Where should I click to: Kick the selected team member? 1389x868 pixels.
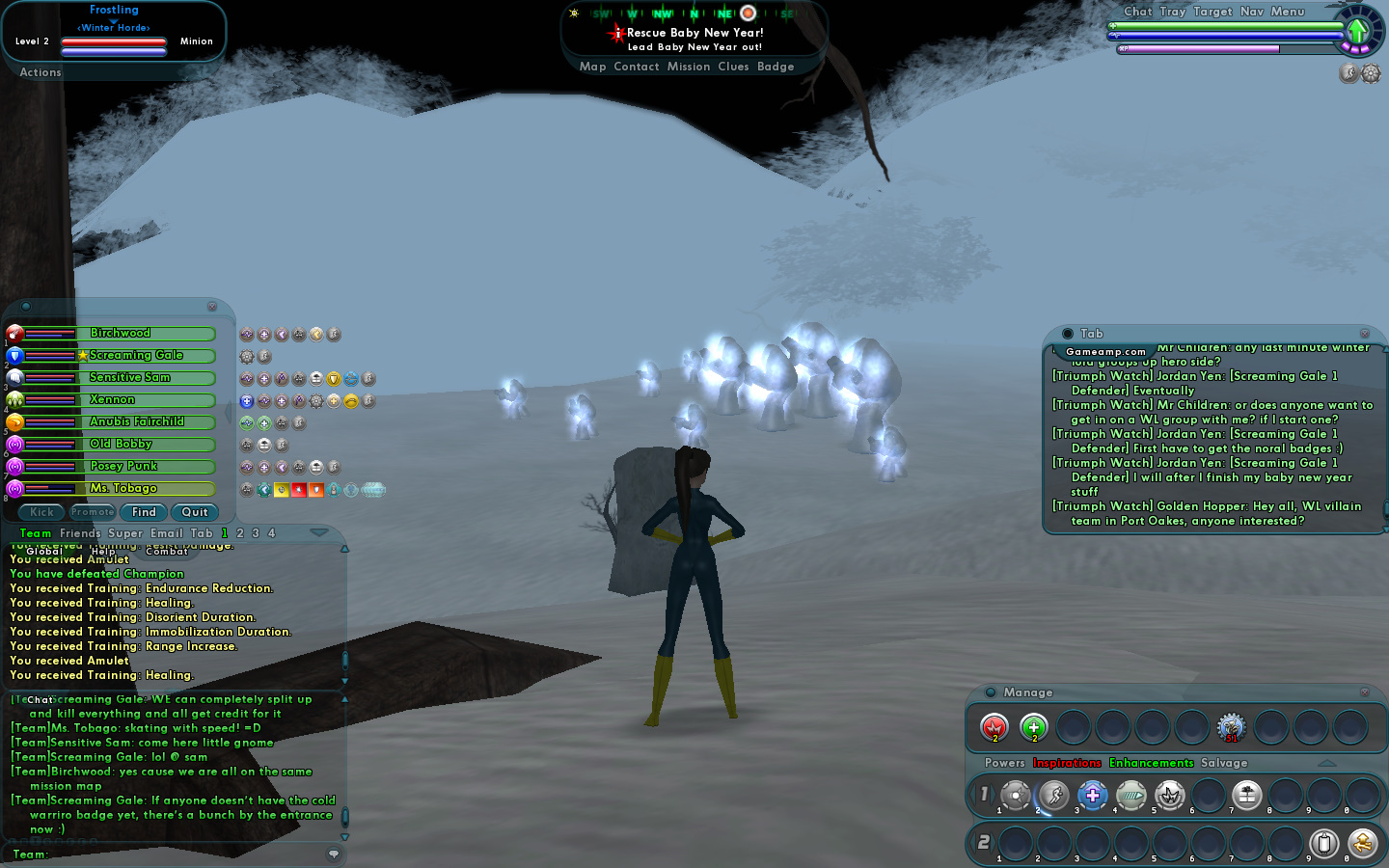pos(41,512)
